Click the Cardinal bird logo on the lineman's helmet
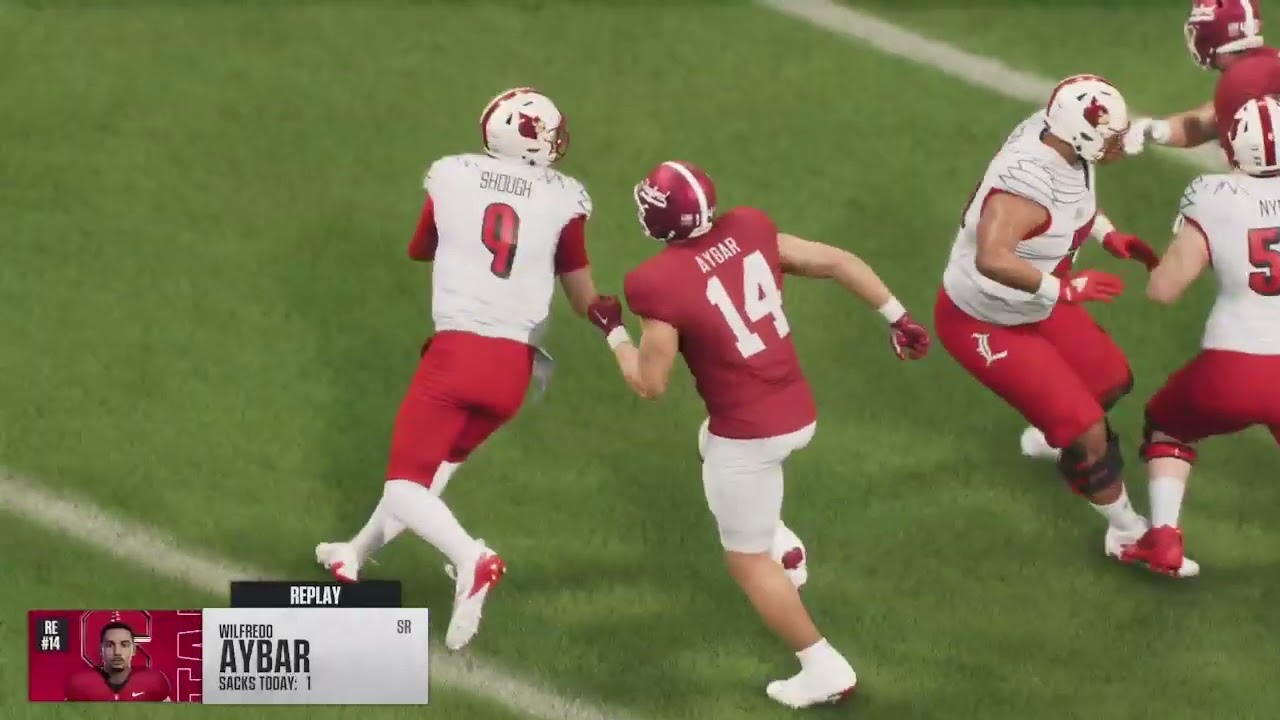 point(1095,110)
